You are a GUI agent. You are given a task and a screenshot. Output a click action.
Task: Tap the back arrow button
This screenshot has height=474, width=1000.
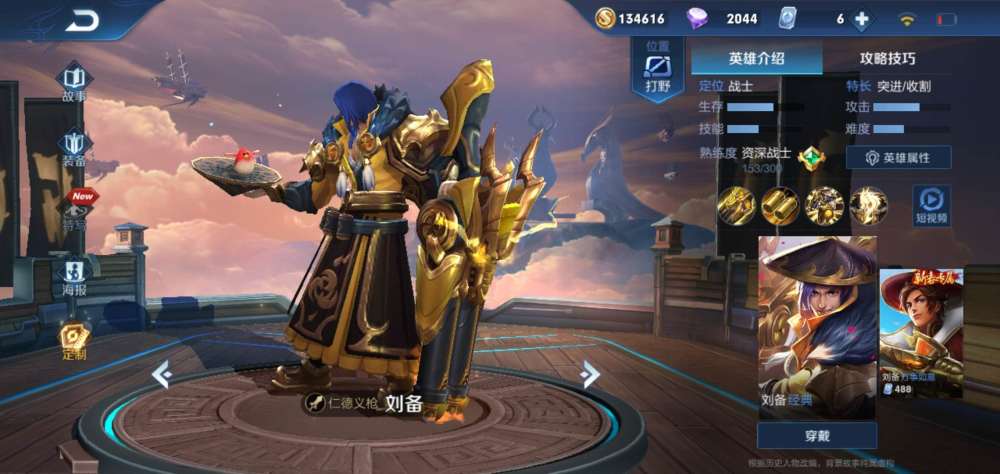(x=82, y=20)
